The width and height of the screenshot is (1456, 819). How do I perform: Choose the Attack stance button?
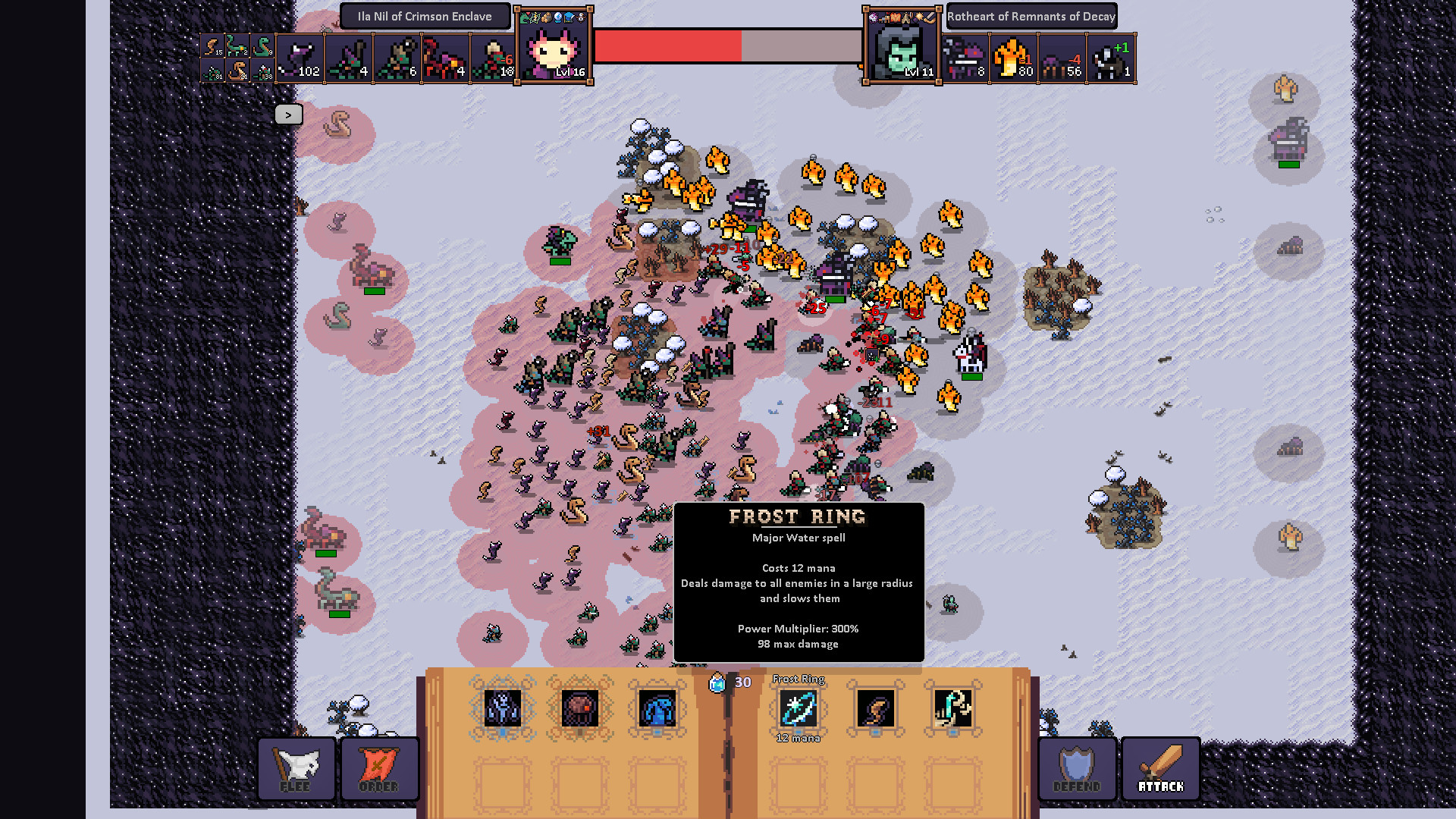click(x=1160, y=769)
